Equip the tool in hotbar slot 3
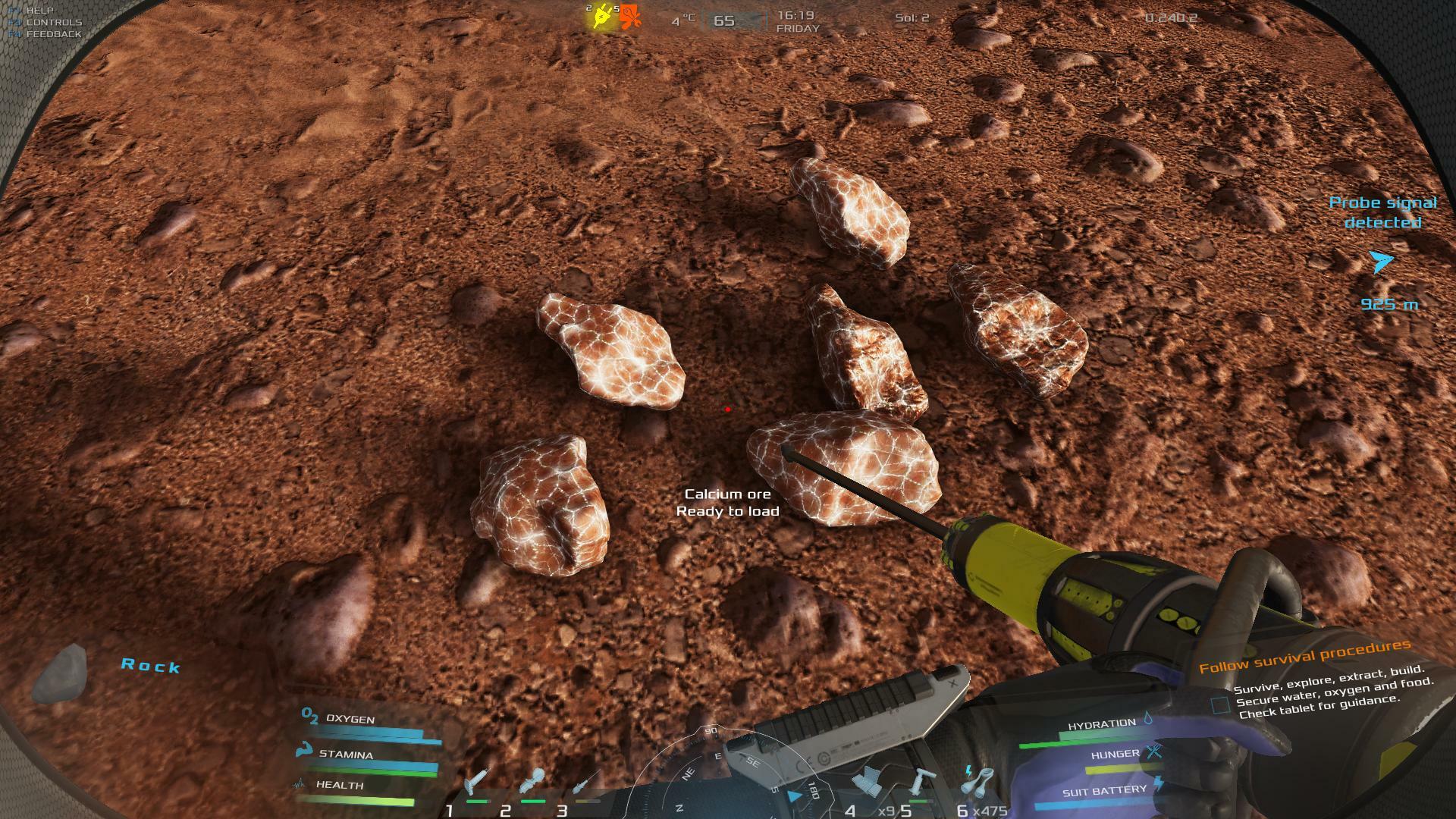The width and height of the screenshot is (1456, 819). click(x=587, y=781)
